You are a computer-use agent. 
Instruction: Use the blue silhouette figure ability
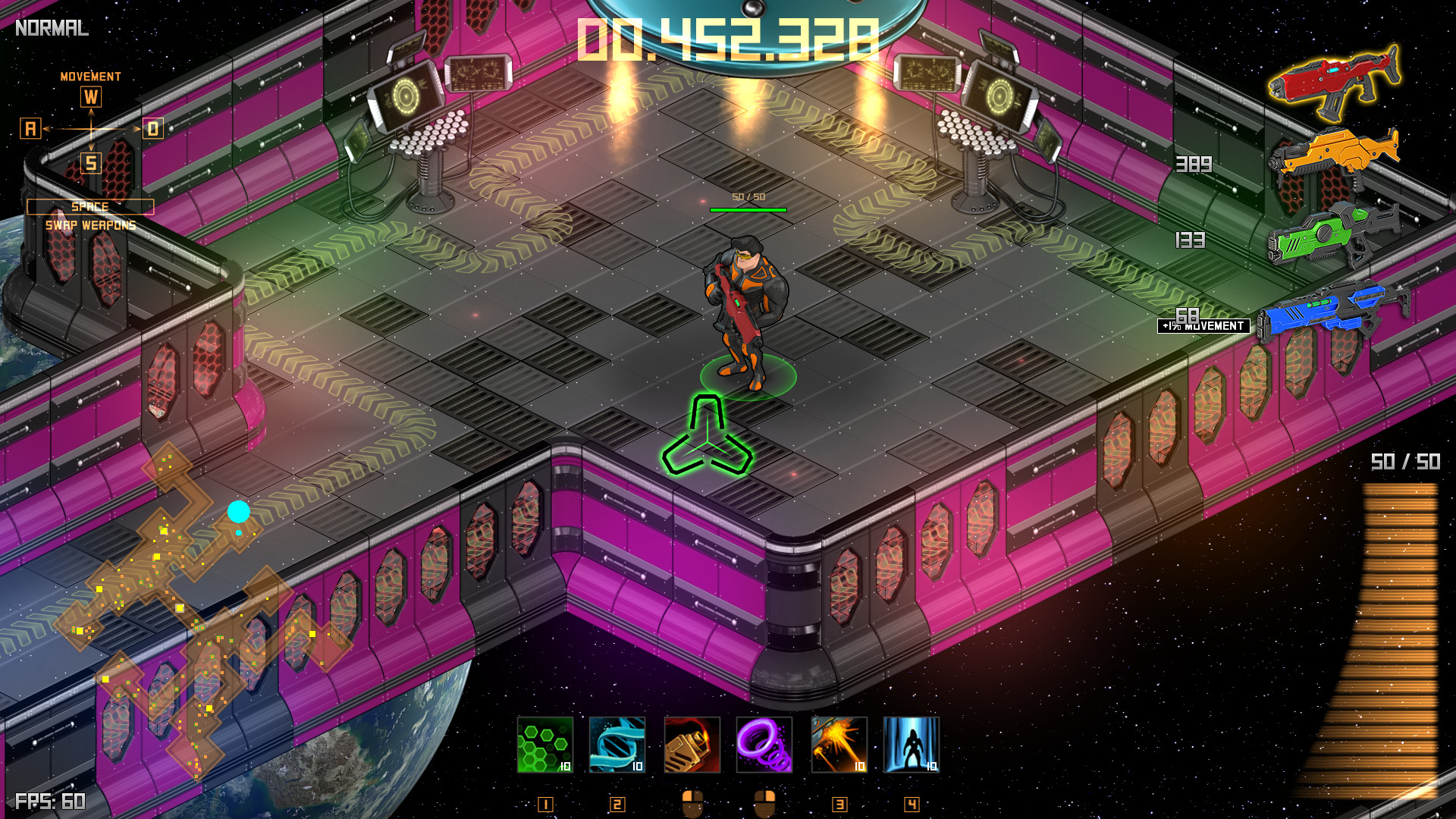(911, 745)
